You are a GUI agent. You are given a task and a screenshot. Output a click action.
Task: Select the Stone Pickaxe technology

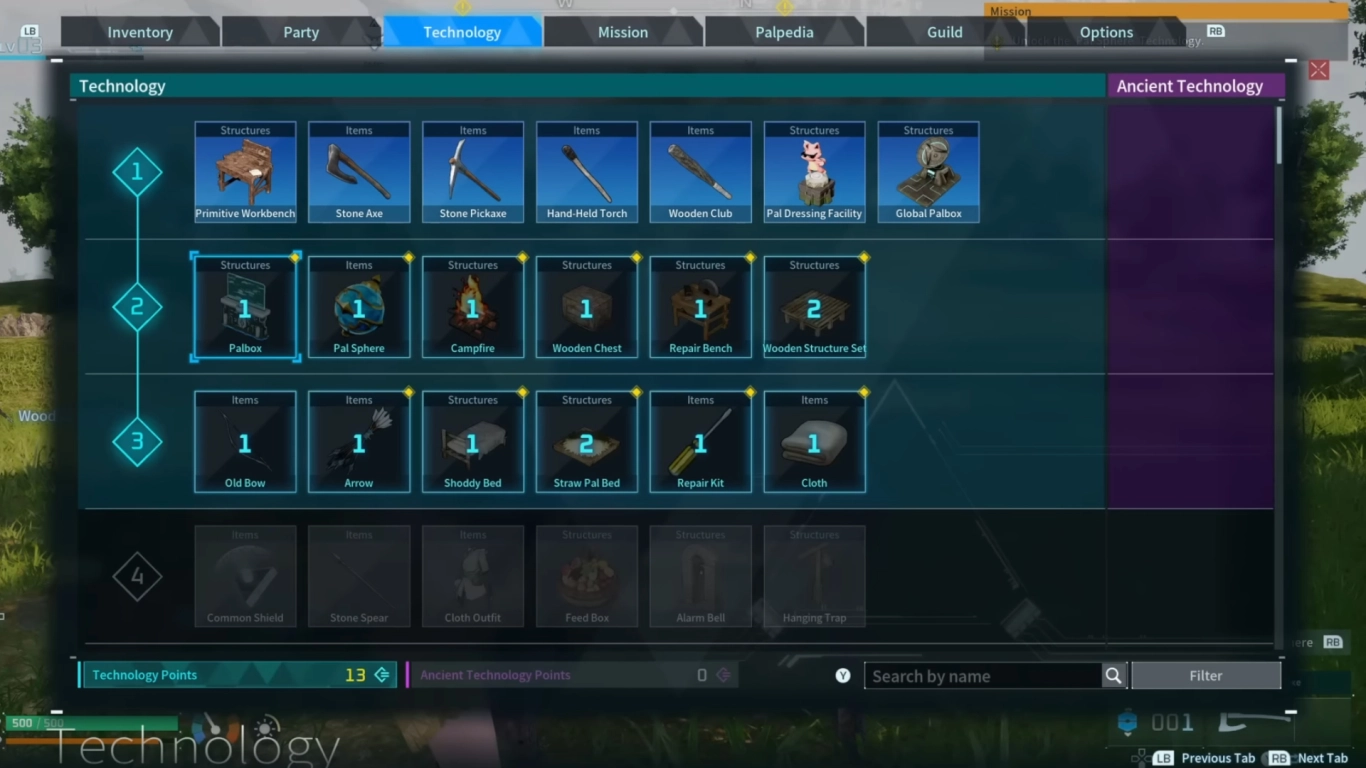[473, 171]
